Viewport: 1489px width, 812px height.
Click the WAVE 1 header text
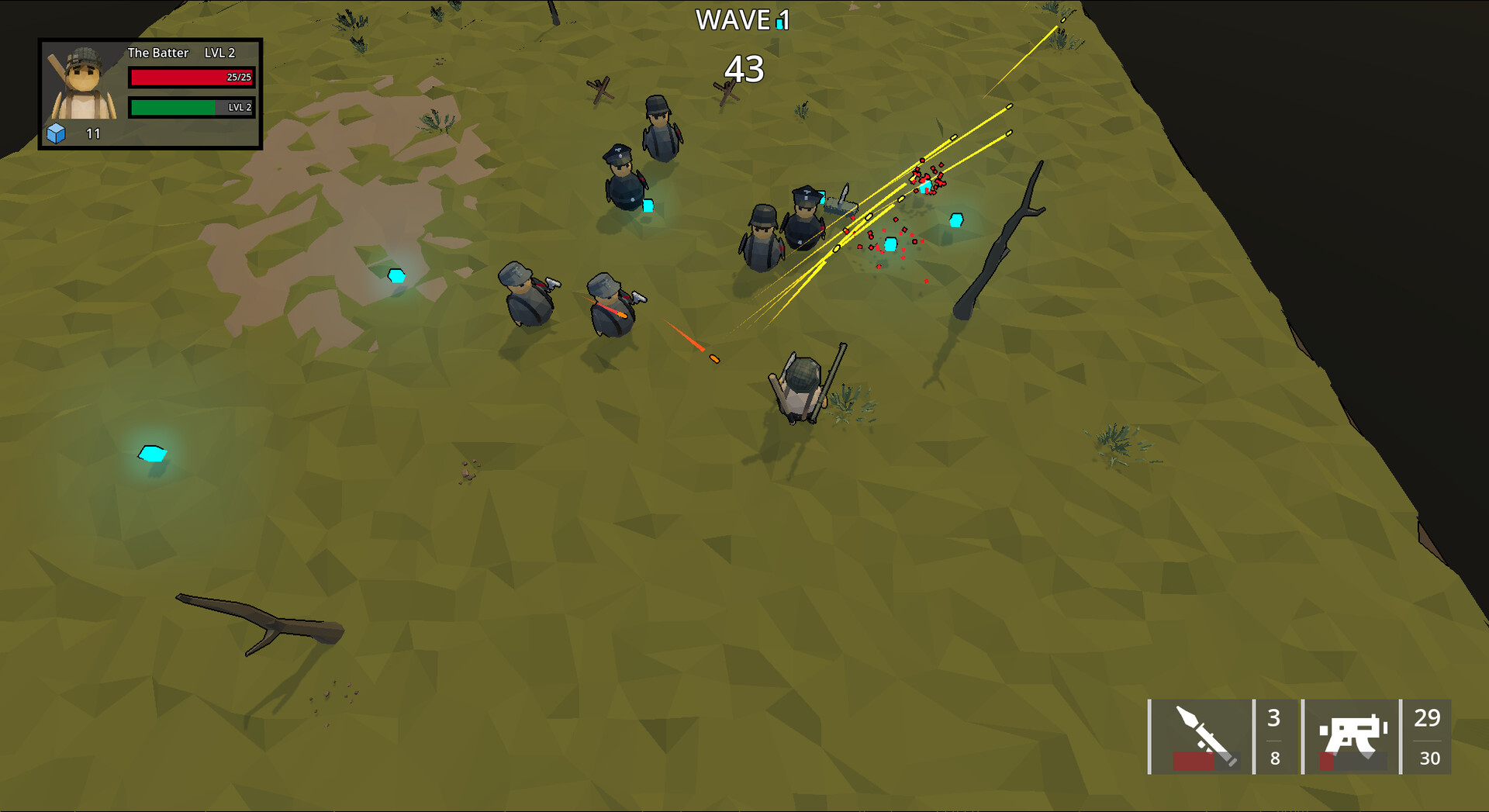739,21
